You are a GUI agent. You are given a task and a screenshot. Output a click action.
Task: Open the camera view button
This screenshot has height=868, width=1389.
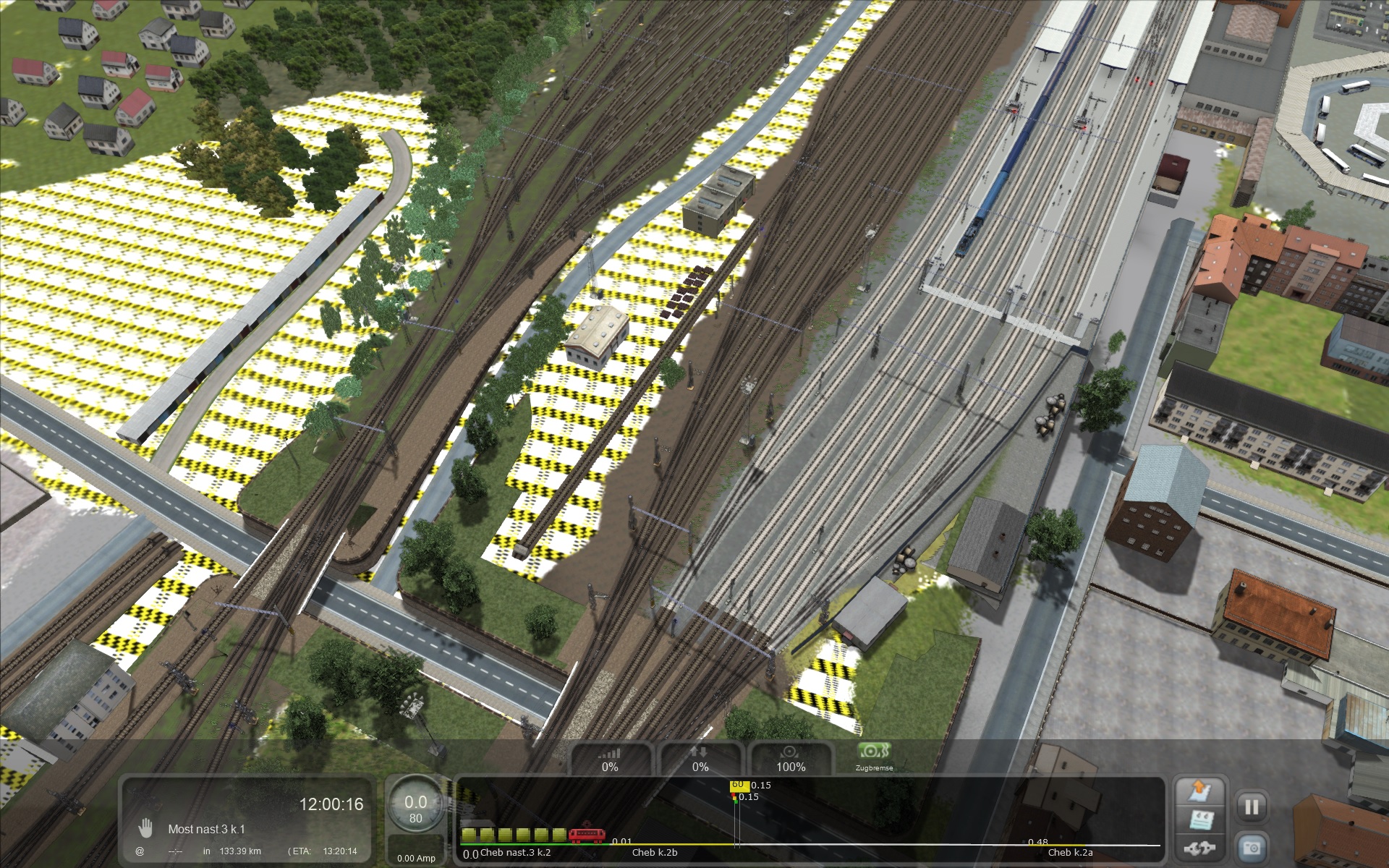pos(1252,846)
